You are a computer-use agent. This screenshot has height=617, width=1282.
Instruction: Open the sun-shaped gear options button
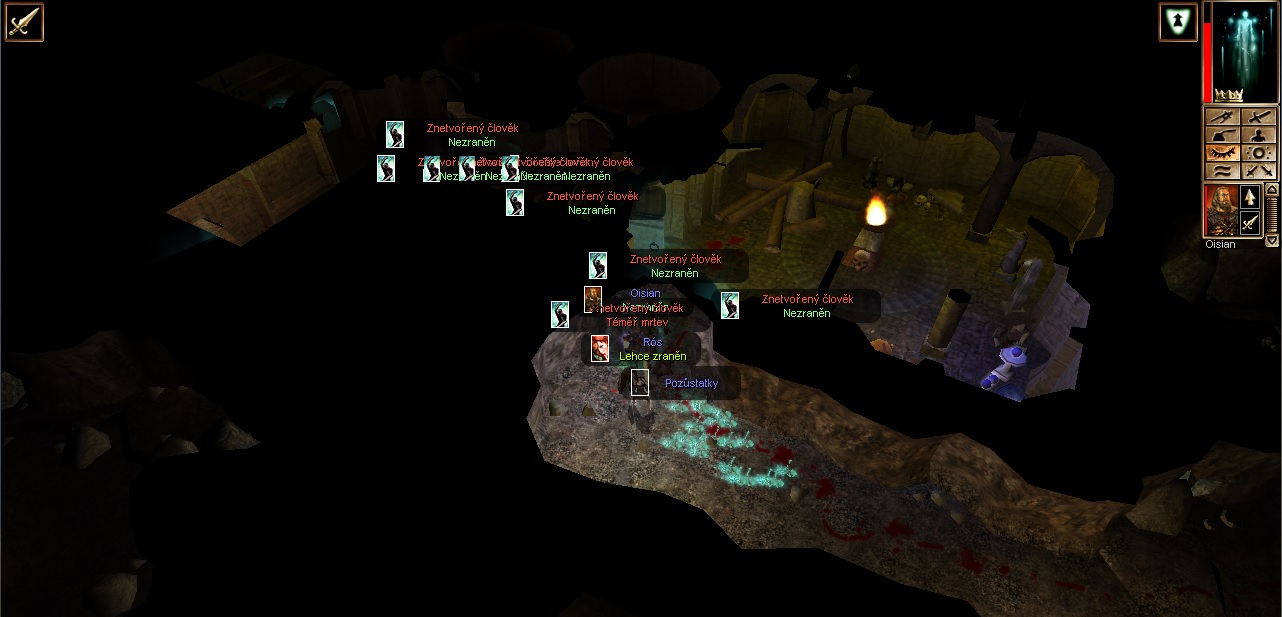coord(1258,153)
